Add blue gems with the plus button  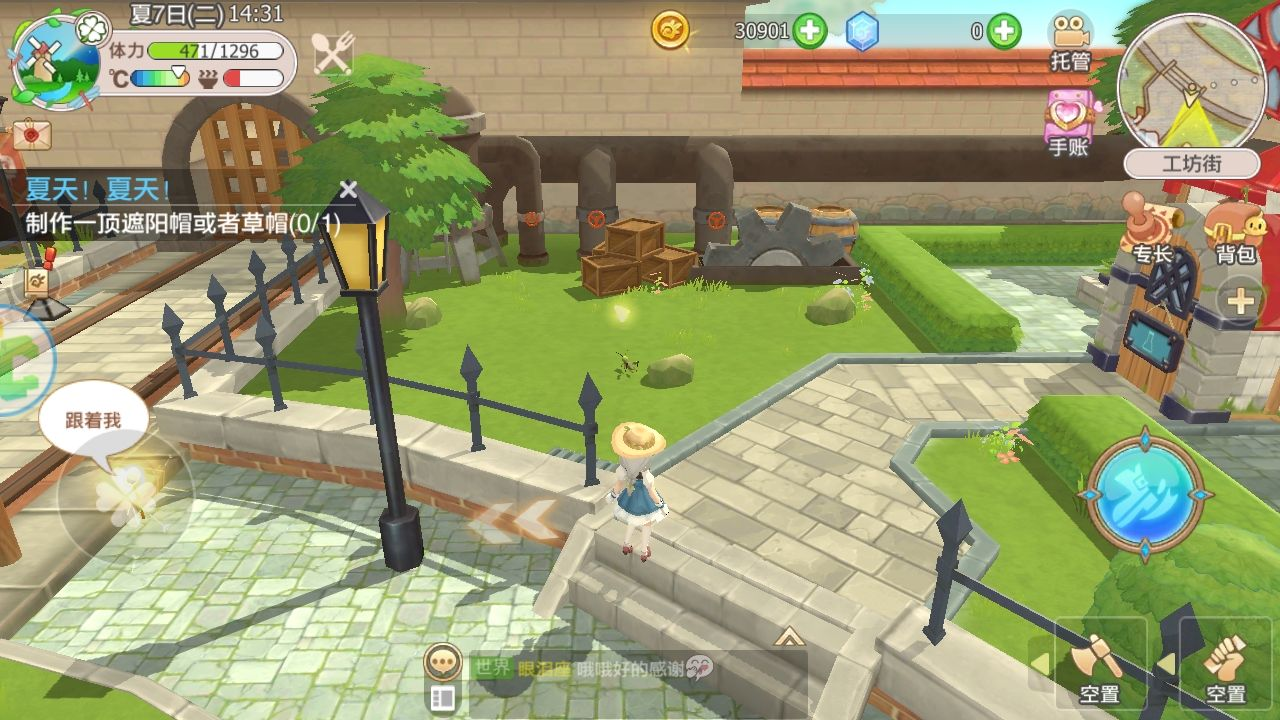click(x=1003, y=32)
